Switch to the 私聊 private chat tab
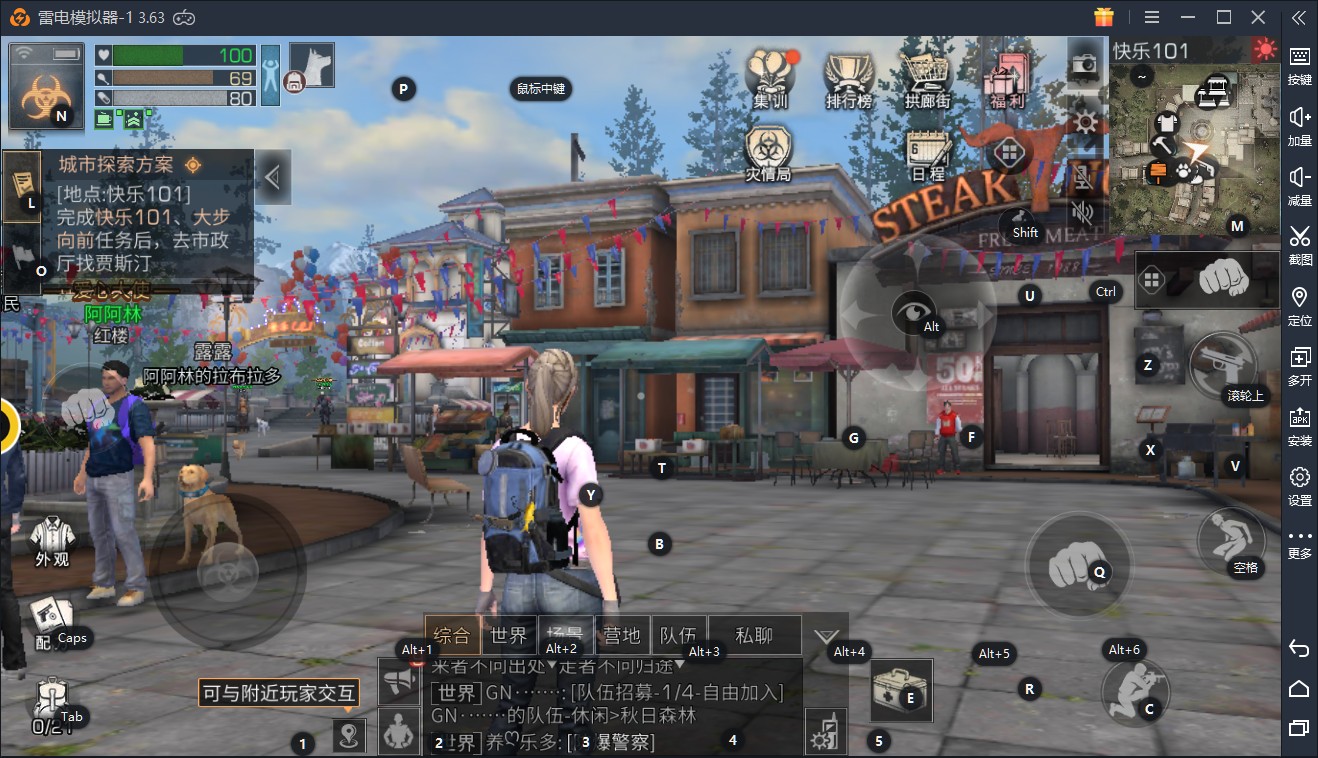The image size is (1318, 758). 754,635
